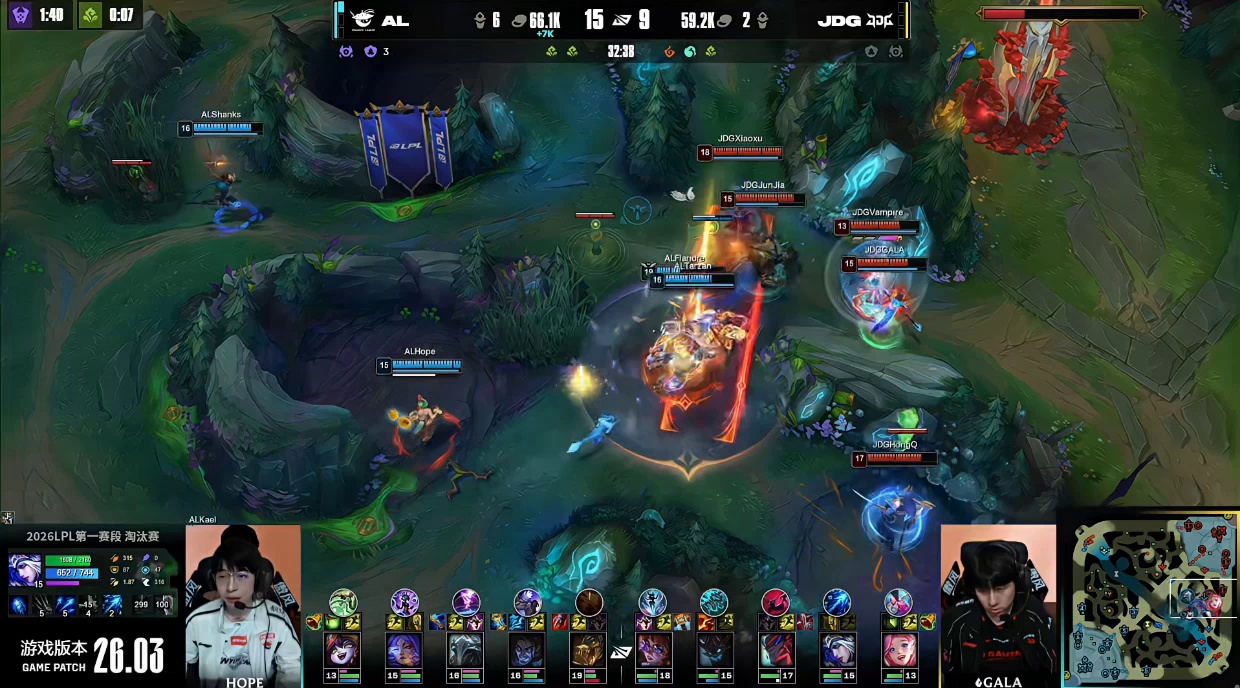Open the HOPE player camera feed
Image resolution: width=1240 pixels, height=688 pixels.
coord(243,600)
